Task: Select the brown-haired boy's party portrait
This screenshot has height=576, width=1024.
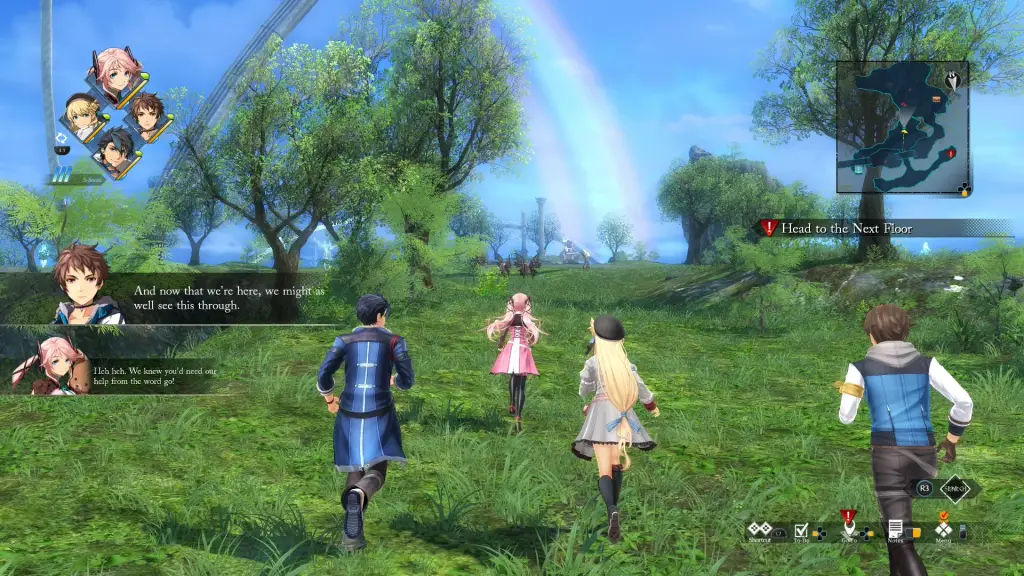Action: 147,116
